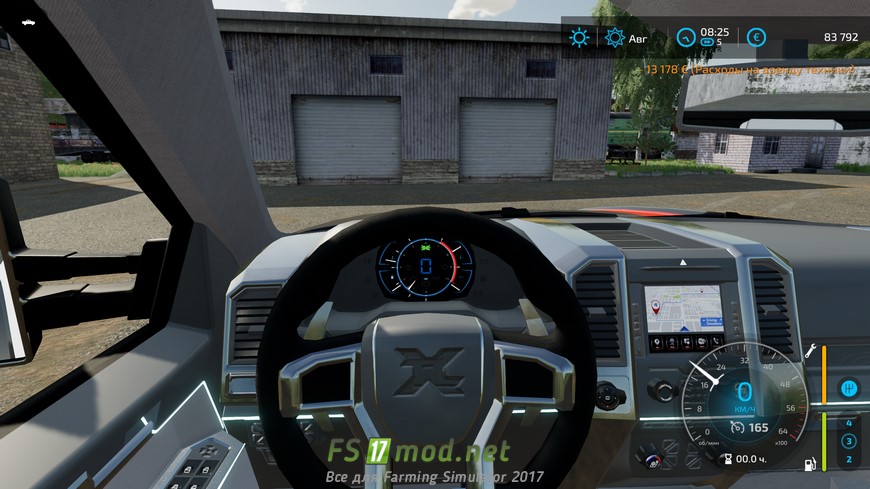Image resolution: width=870 pixels, height=489 pixels.
Task: Open the euro money balance icon
Action: pos(757,38)
